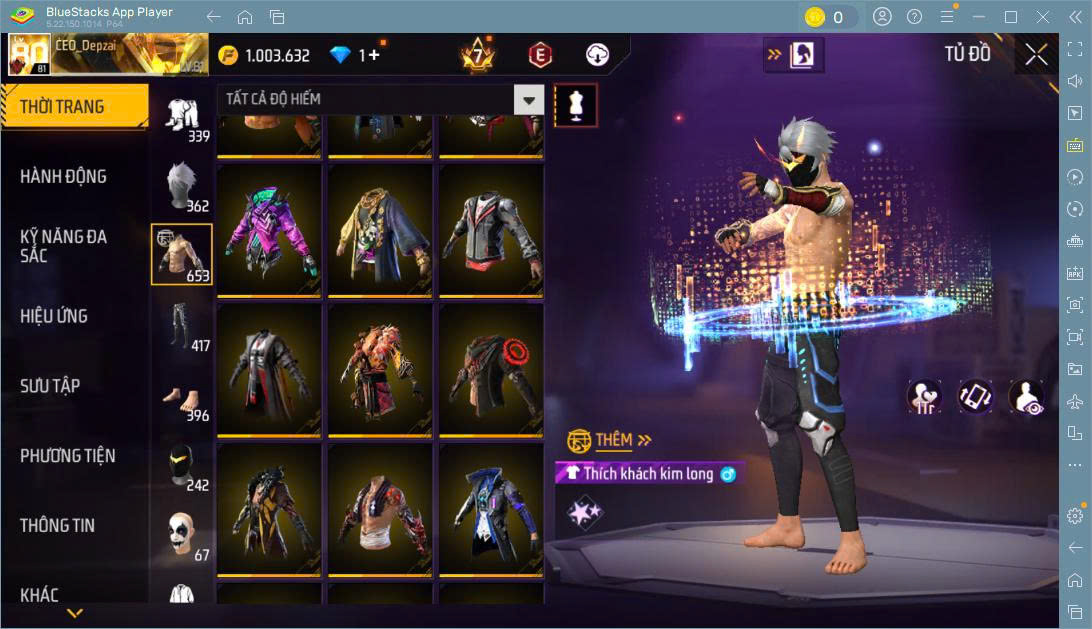Switch to the HÀNH ĐỘNG tab

coord(63,177)
